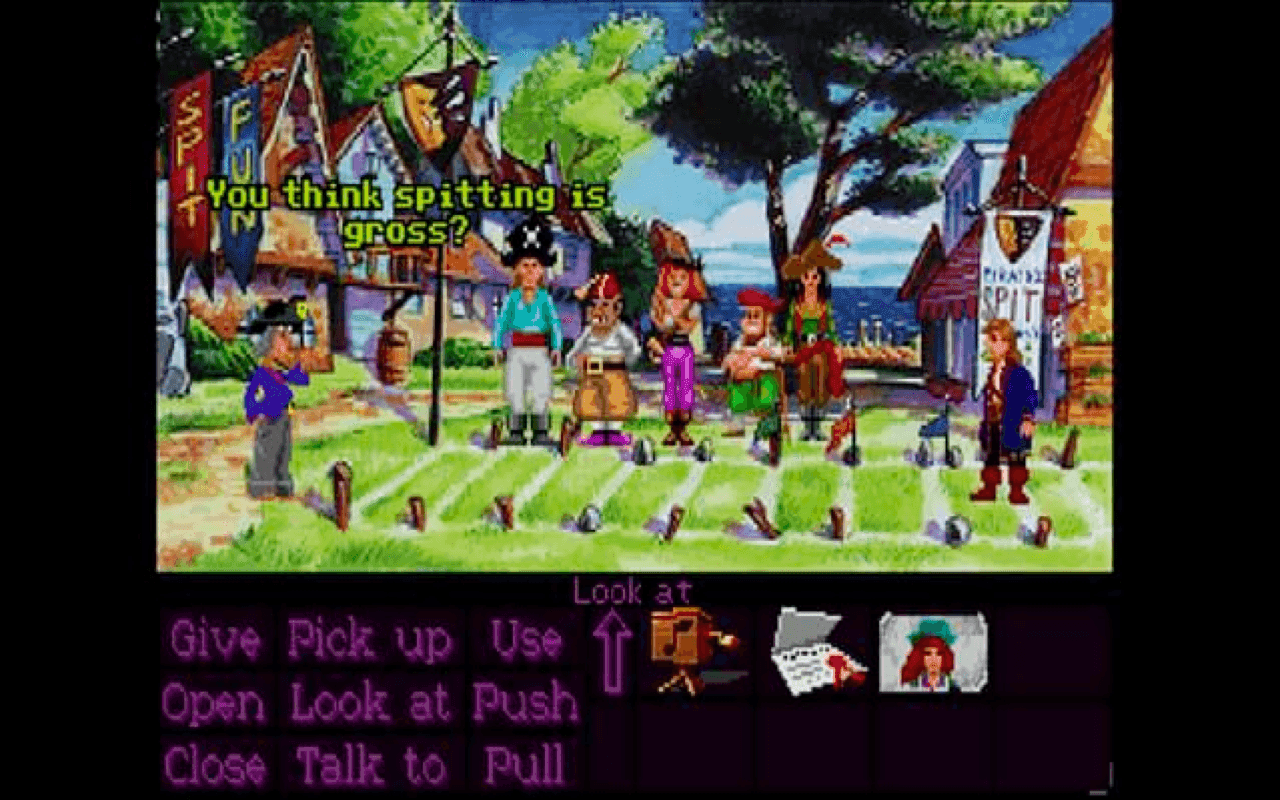Select the Pick up verb
Viewport: 1280px width, 800px height.
coord(369,640)
